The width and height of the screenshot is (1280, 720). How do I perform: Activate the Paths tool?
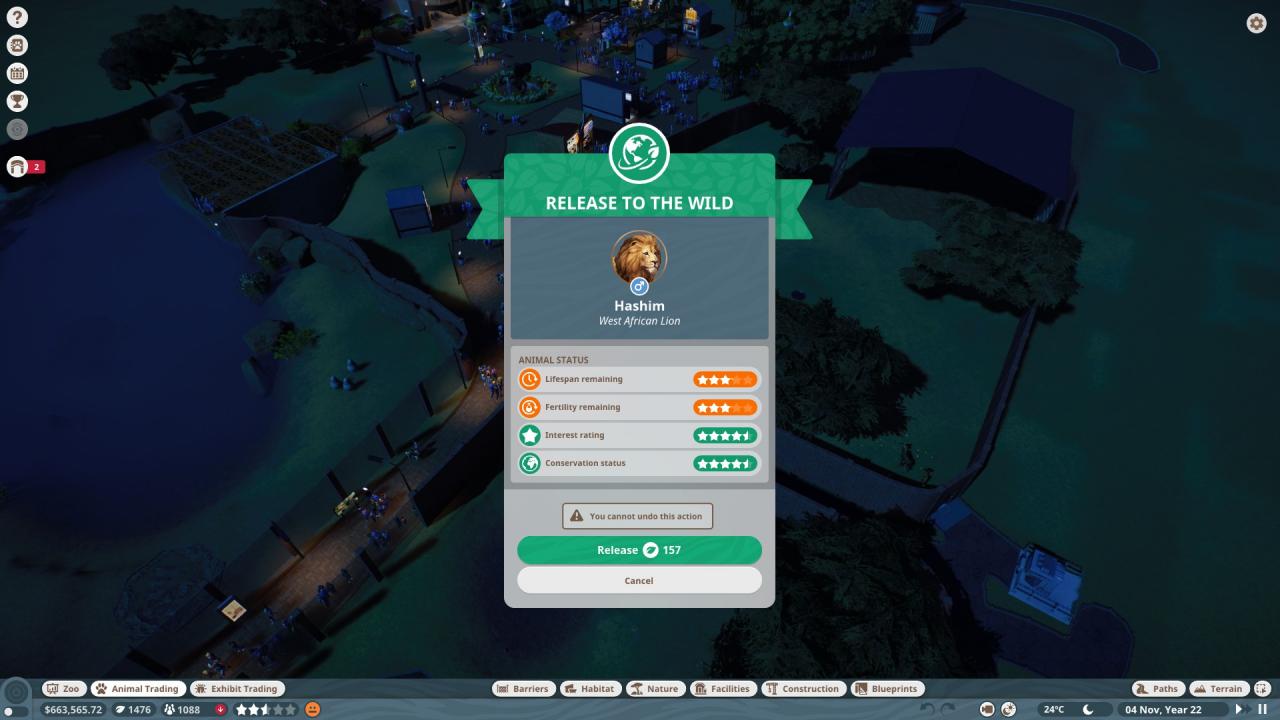click(x=1158, y=689)
